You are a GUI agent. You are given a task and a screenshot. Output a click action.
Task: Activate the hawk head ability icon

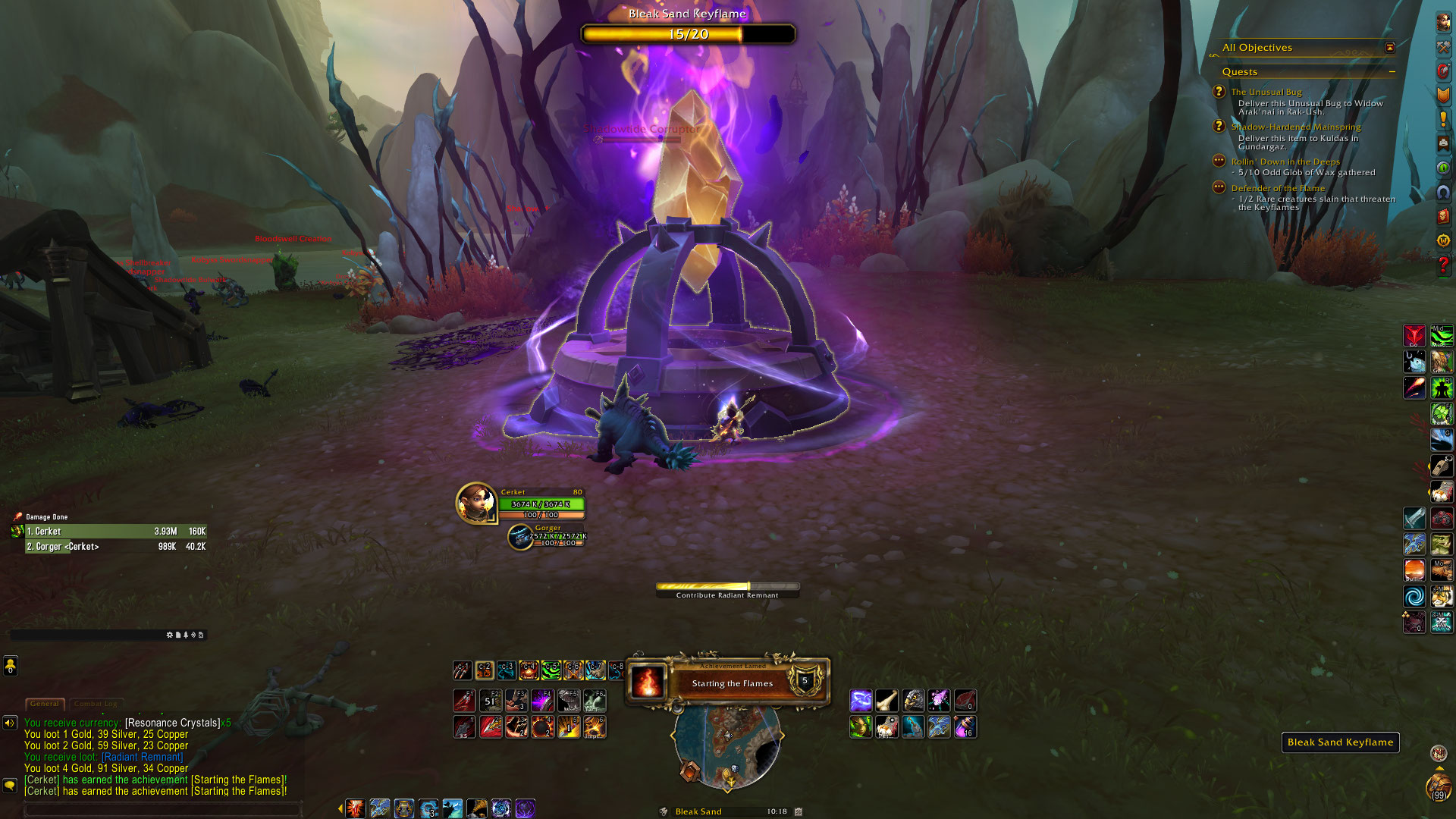913,701
